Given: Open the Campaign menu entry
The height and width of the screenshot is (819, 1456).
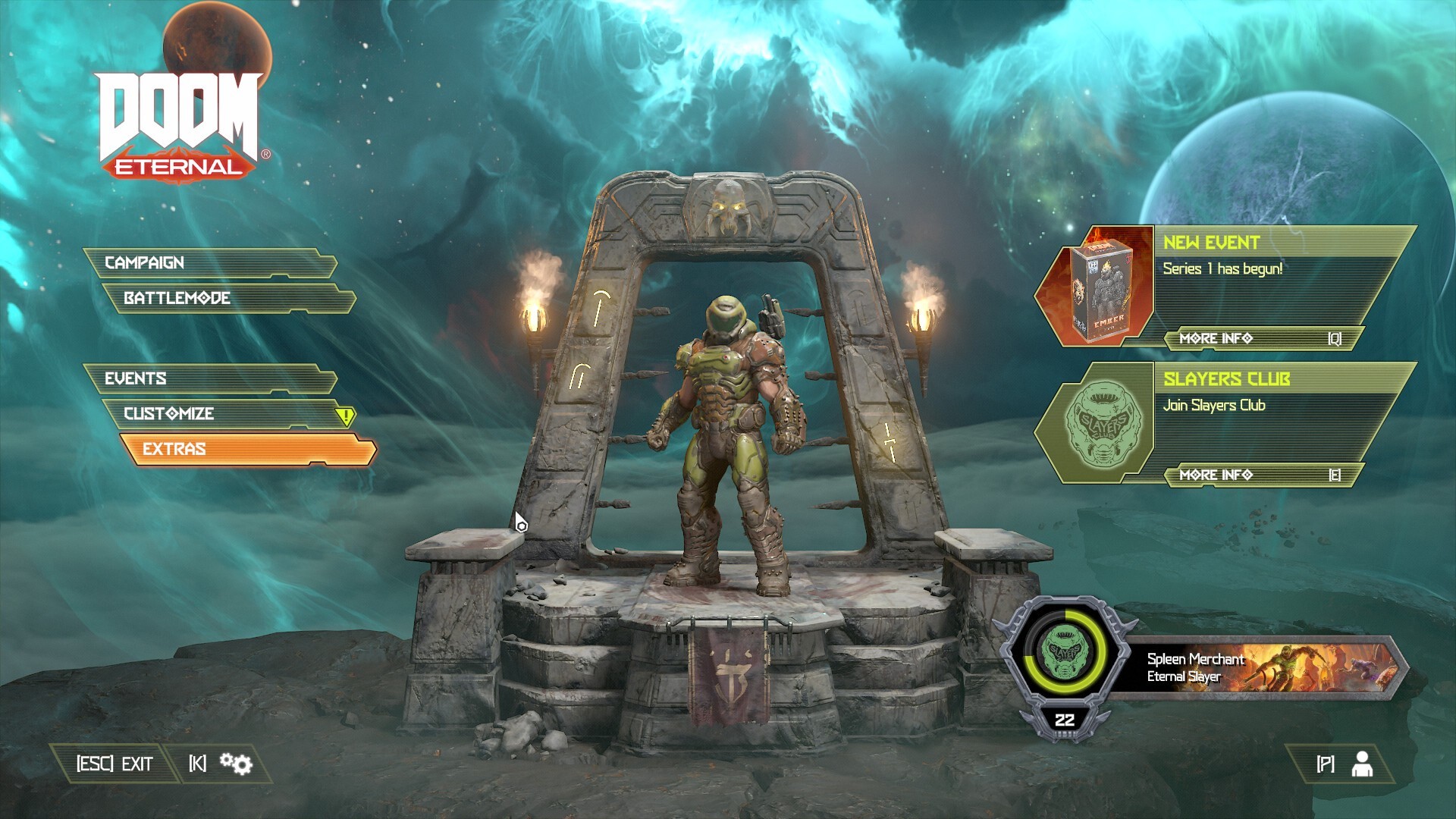Looking at the screenshot, I should tap(144, 263).
